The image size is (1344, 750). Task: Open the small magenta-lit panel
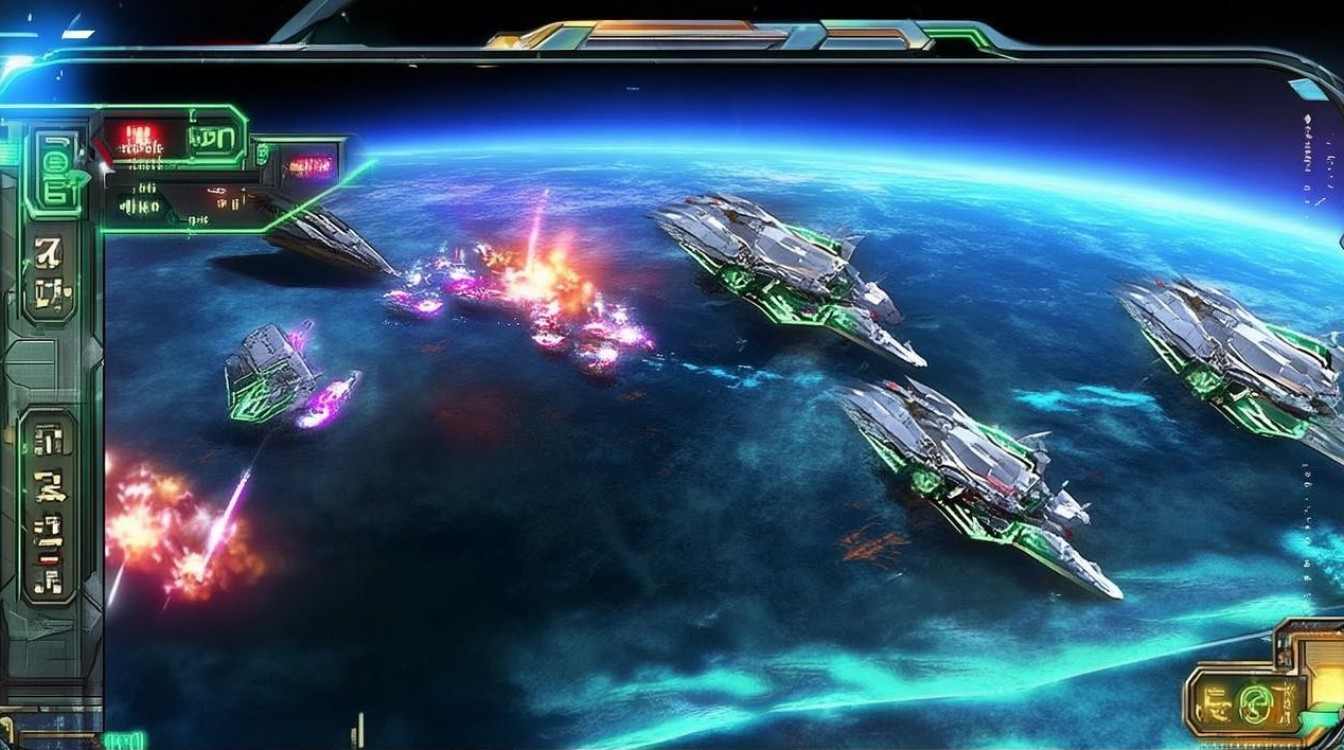coord(308,165)
